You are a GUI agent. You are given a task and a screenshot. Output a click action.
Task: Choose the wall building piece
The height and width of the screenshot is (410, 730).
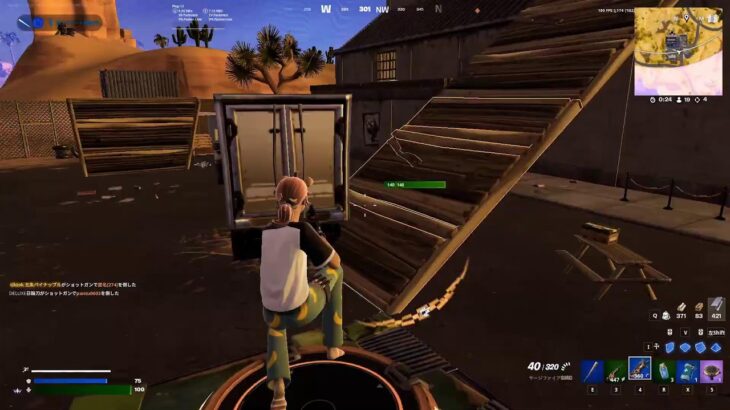coord(669,347)
